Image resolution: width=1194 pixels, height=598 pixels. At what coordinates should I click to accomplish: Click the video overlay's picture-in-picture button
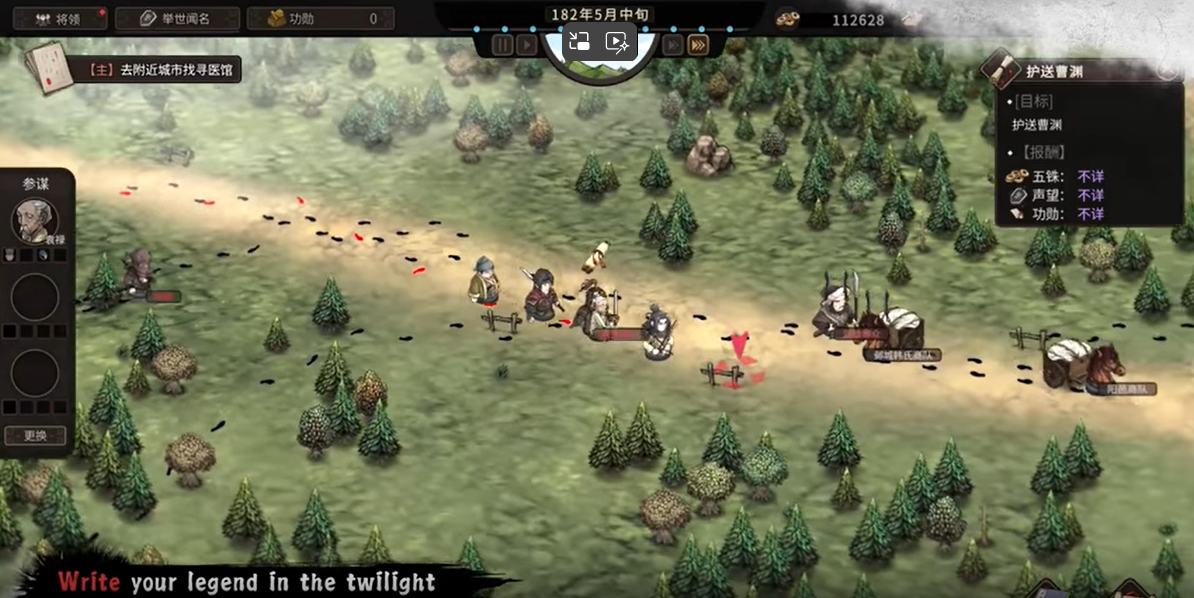(x=579, y=41)
